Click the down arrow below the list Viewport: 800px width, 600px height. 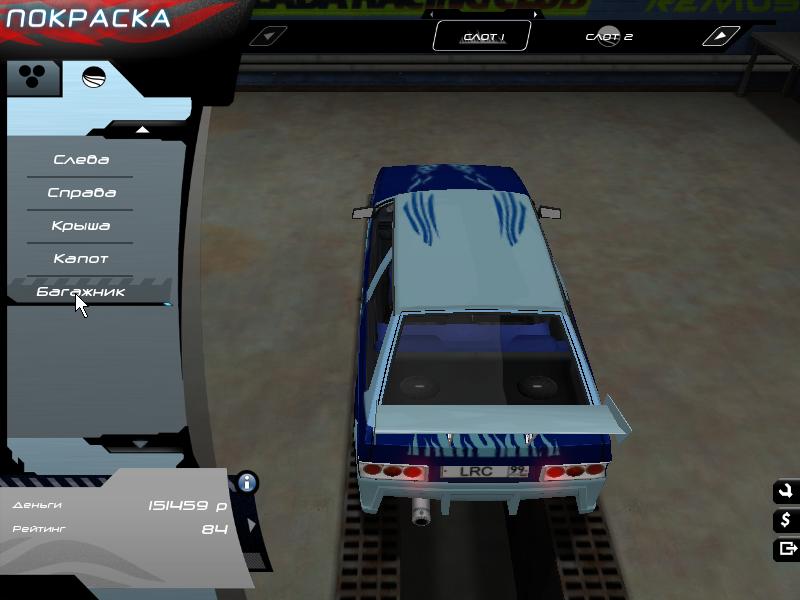140,443
